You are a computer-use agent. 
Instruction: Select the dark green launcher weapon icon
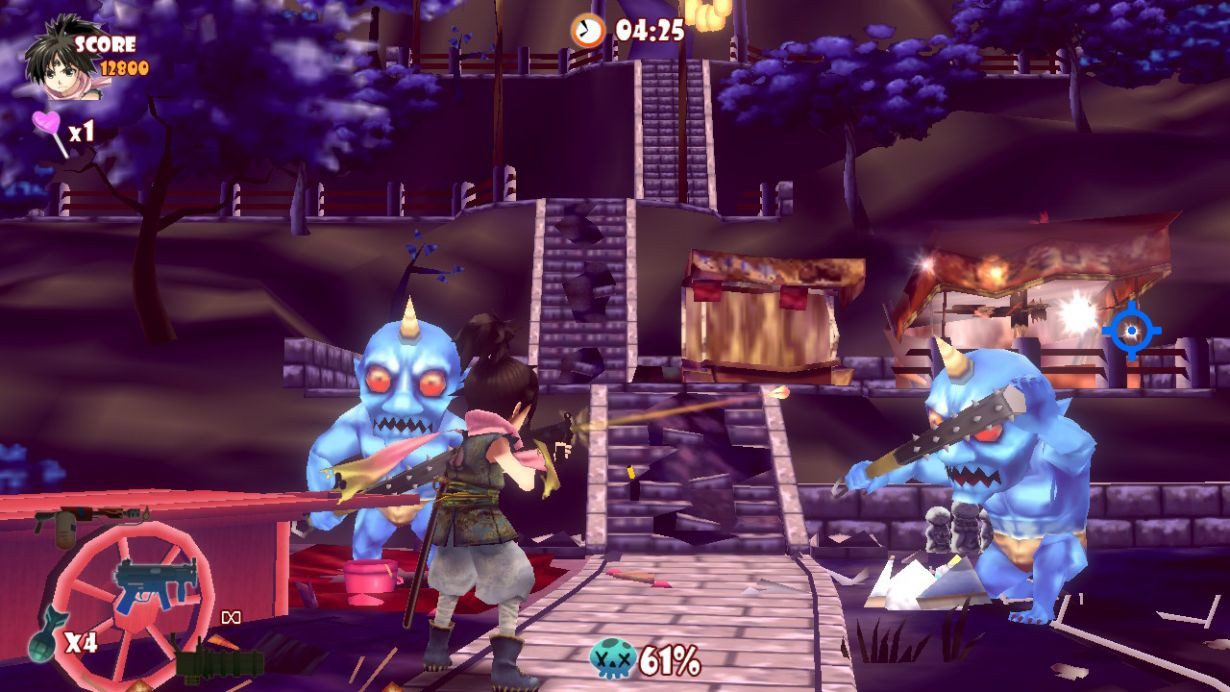click(x=219, y=662)
